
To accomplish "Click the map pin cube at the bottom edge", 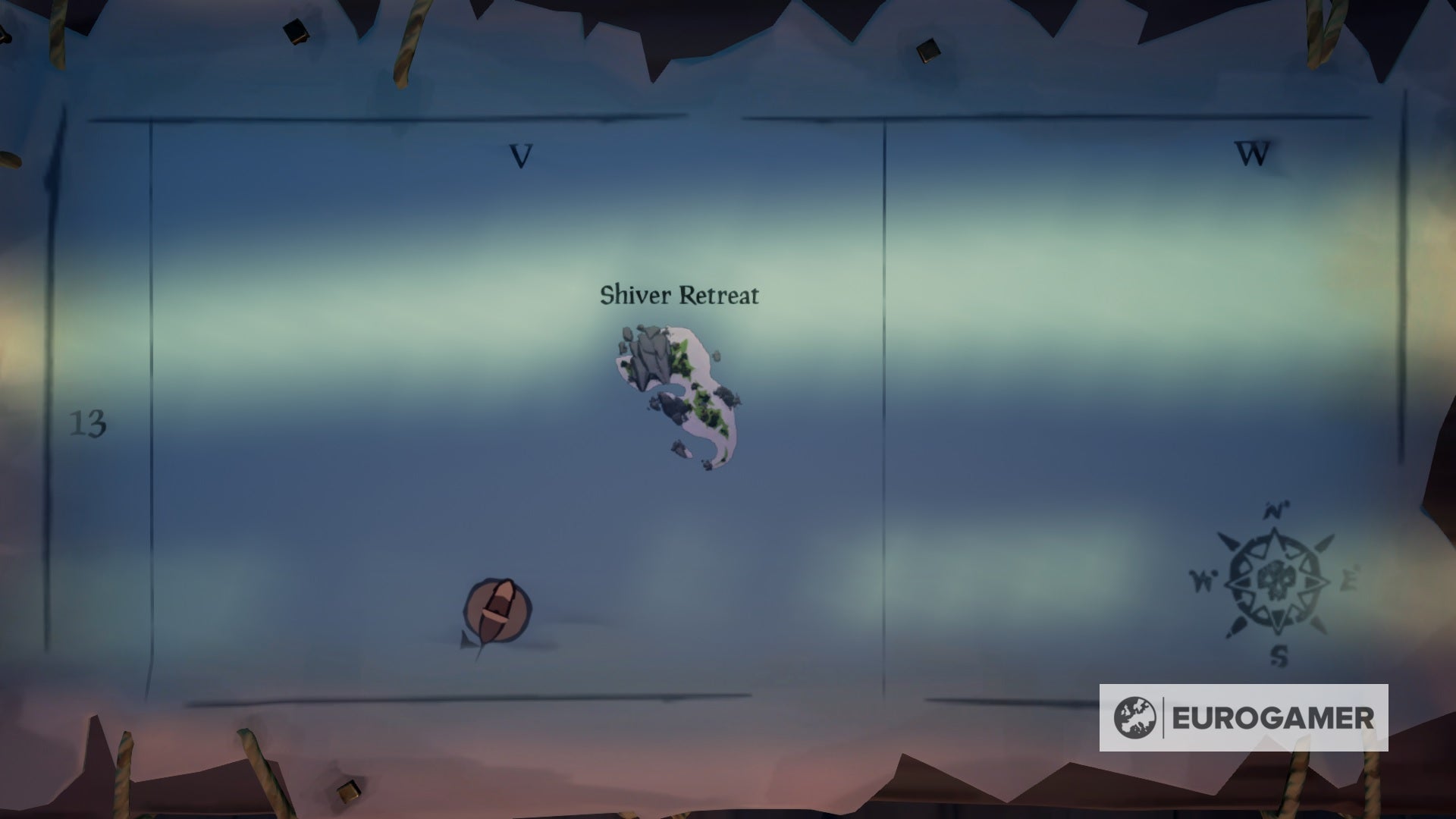I will pos(350,790).
